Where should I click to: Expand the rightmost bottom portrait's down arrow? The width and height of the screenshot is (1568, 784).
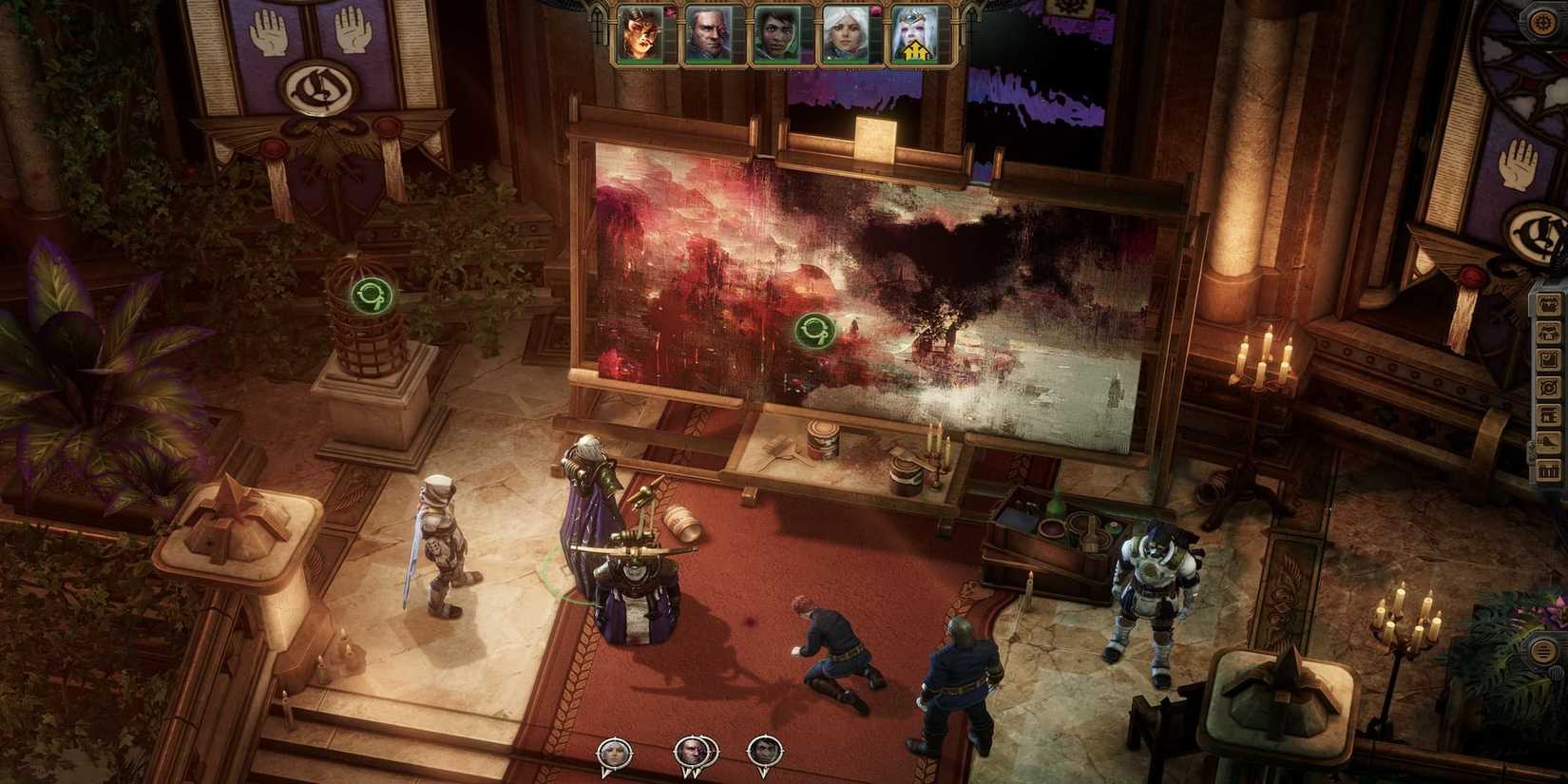pyautogui.click(x=764, y=772)
